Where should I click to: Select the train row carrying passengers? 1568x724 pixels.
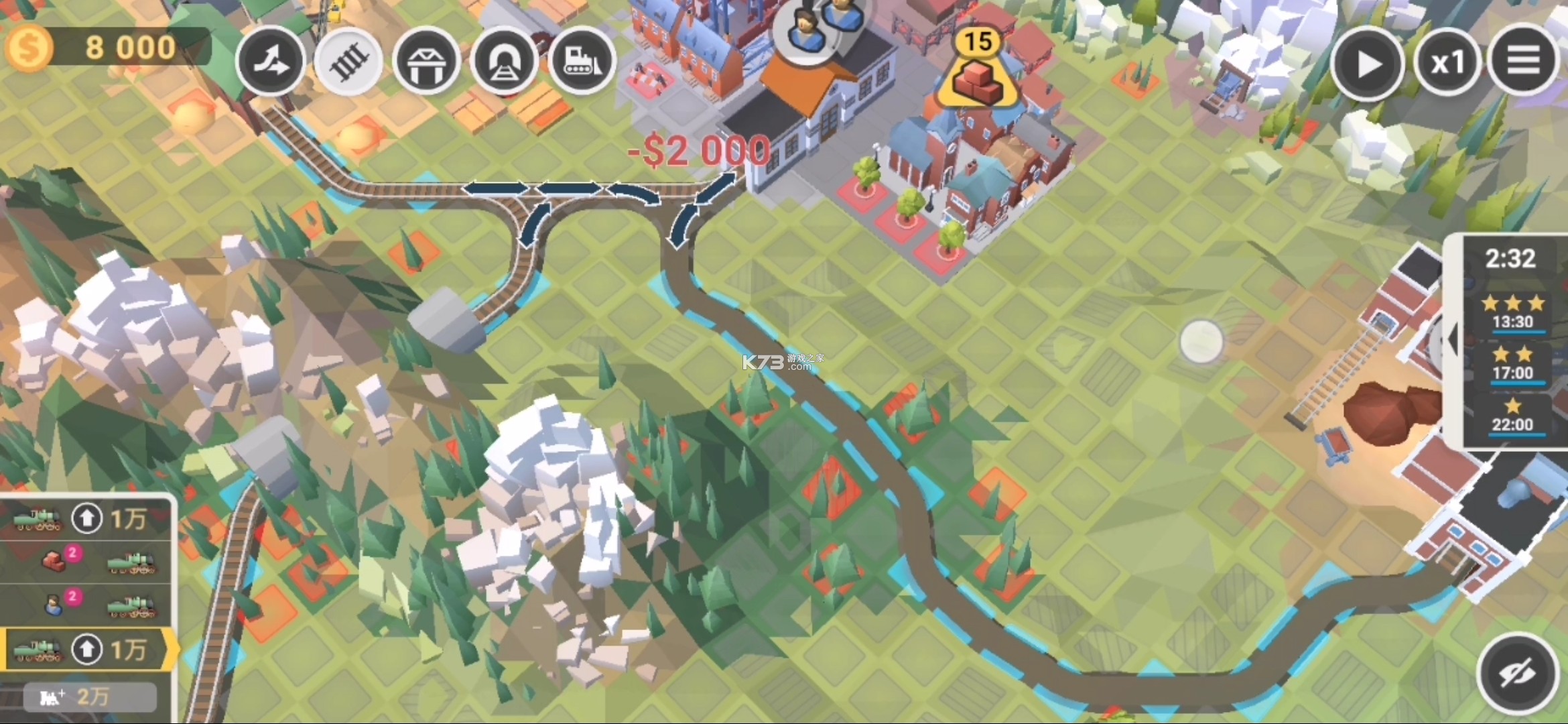pyautogui.click(x=87, y=605)
